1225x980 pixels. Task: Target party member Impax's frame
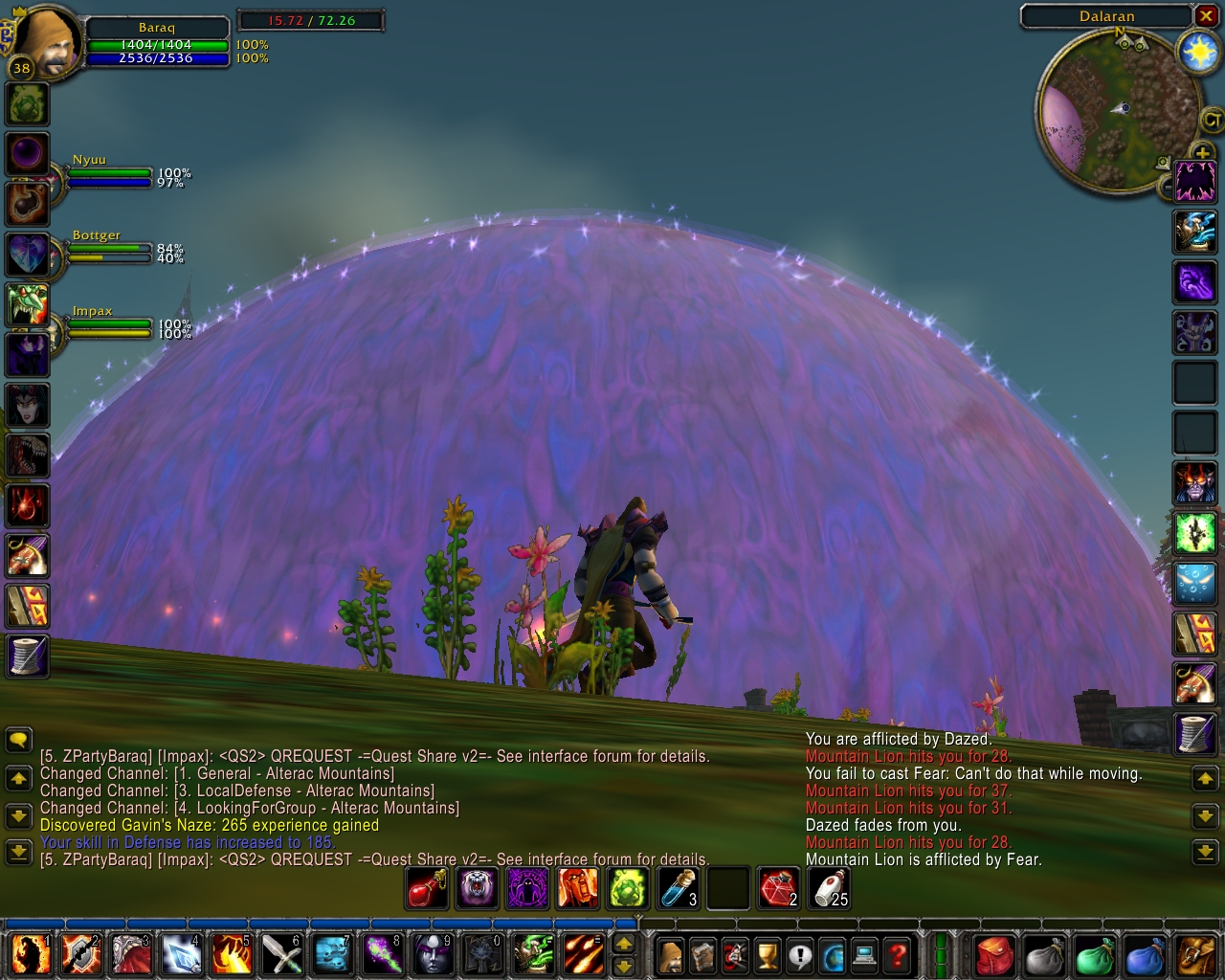coord(107,323)
